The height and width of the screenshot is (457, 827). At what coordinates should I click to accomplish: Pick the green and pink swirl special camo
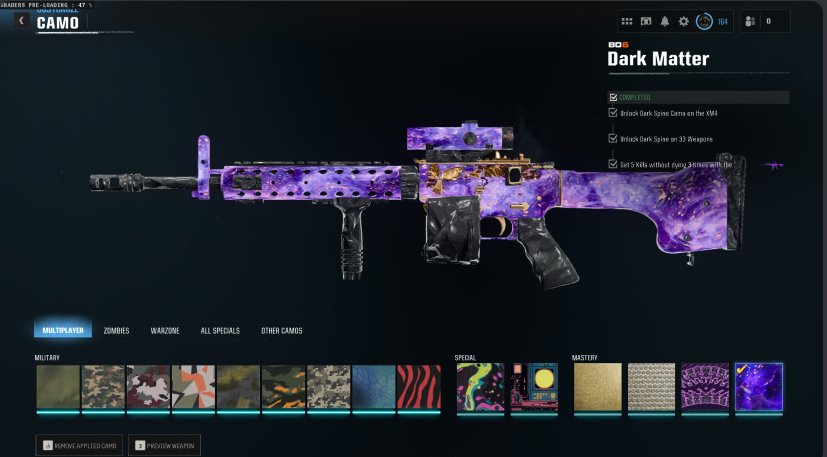[480, 387]
